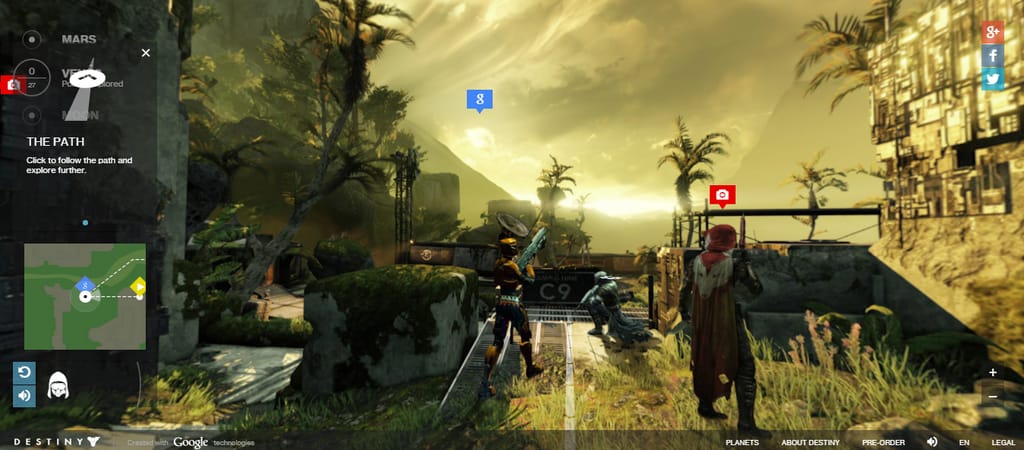Click the minimap's yellow arrow path marker

click(x=139, y=287)
